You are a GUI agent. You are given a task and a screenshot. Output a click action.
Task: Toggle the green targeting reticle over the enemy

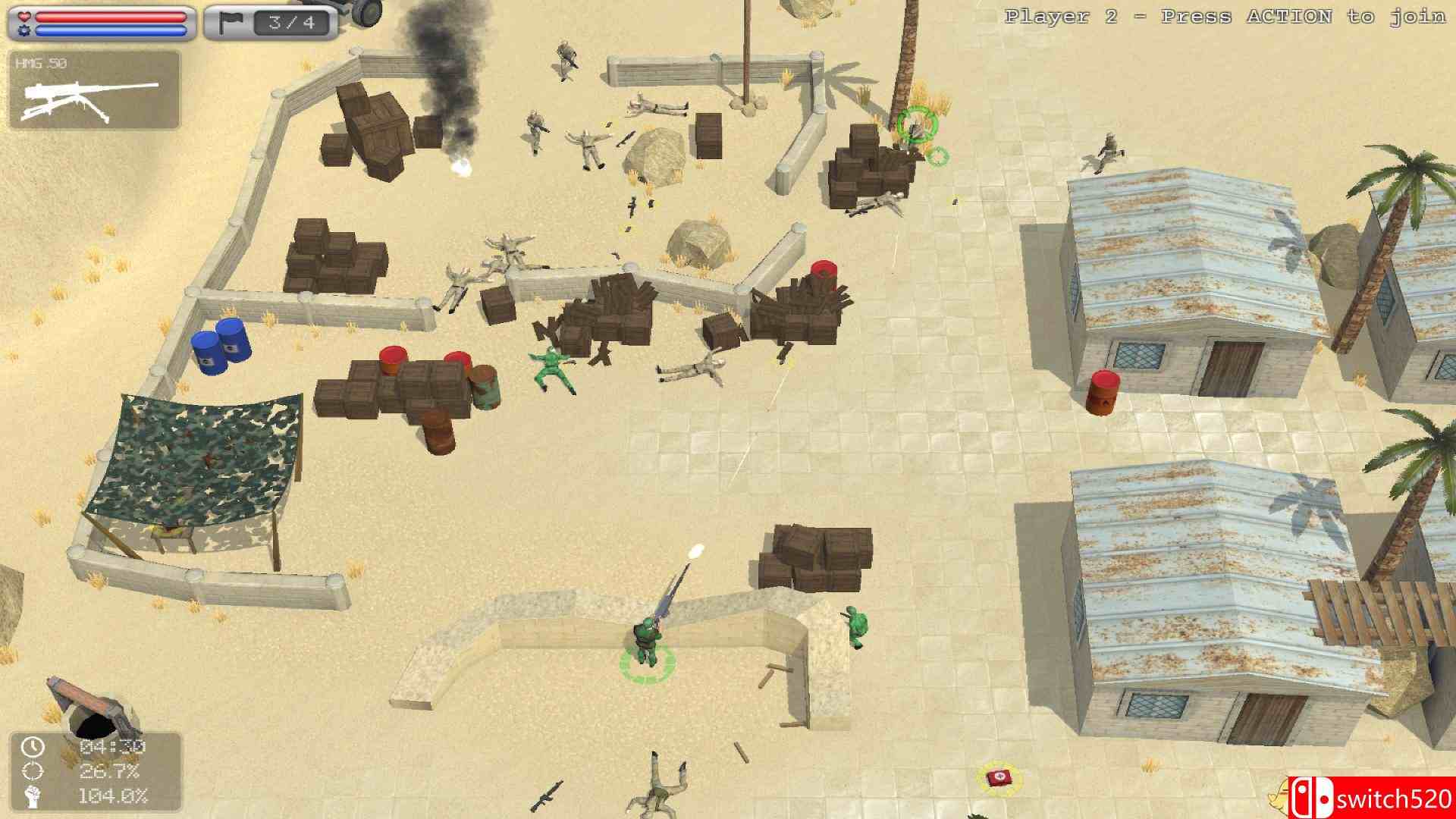[x=918, y=125]
